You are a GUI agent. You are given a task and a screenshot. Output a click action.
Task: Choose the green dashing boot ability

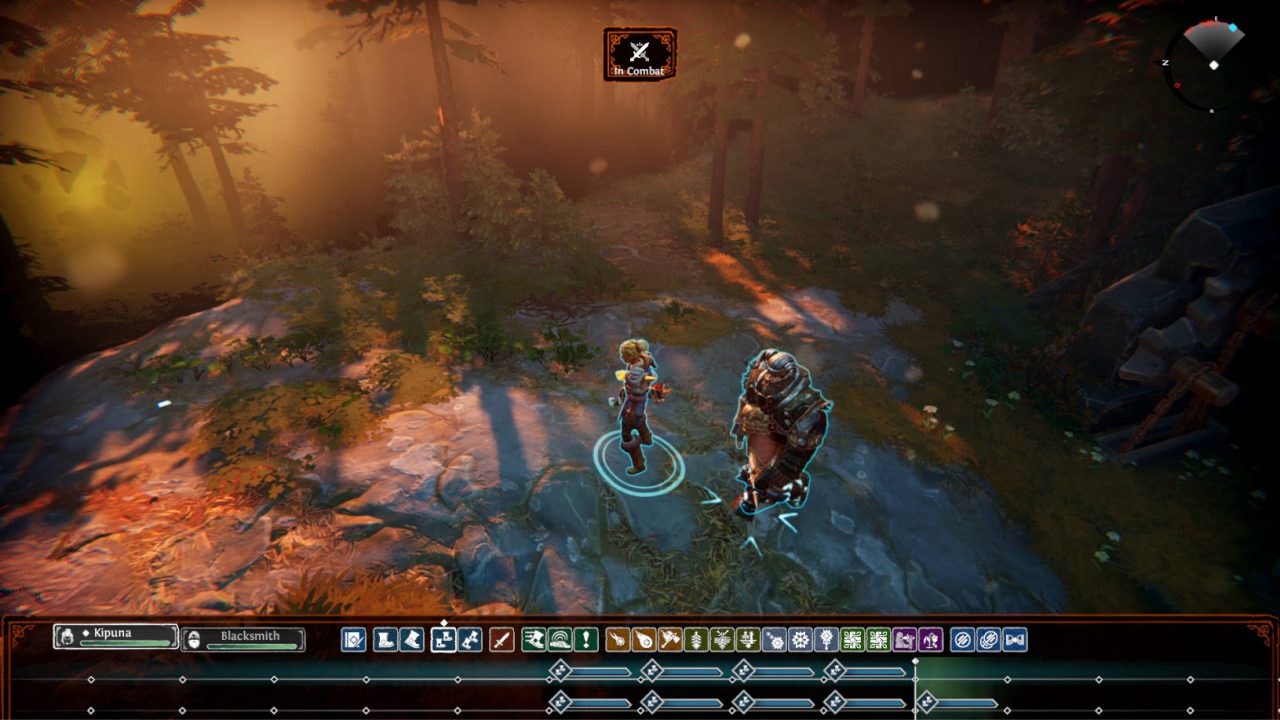click(x=533, y=640)
